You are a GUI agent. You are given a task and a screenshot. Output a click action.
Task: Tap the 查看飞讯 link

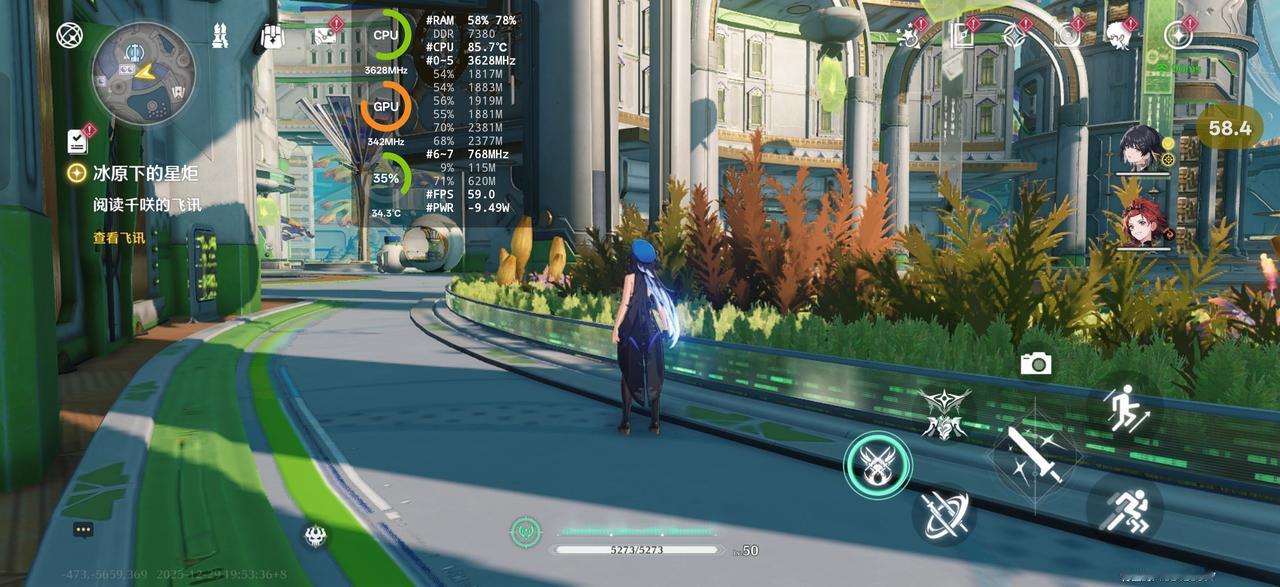(x=118, y=238)
